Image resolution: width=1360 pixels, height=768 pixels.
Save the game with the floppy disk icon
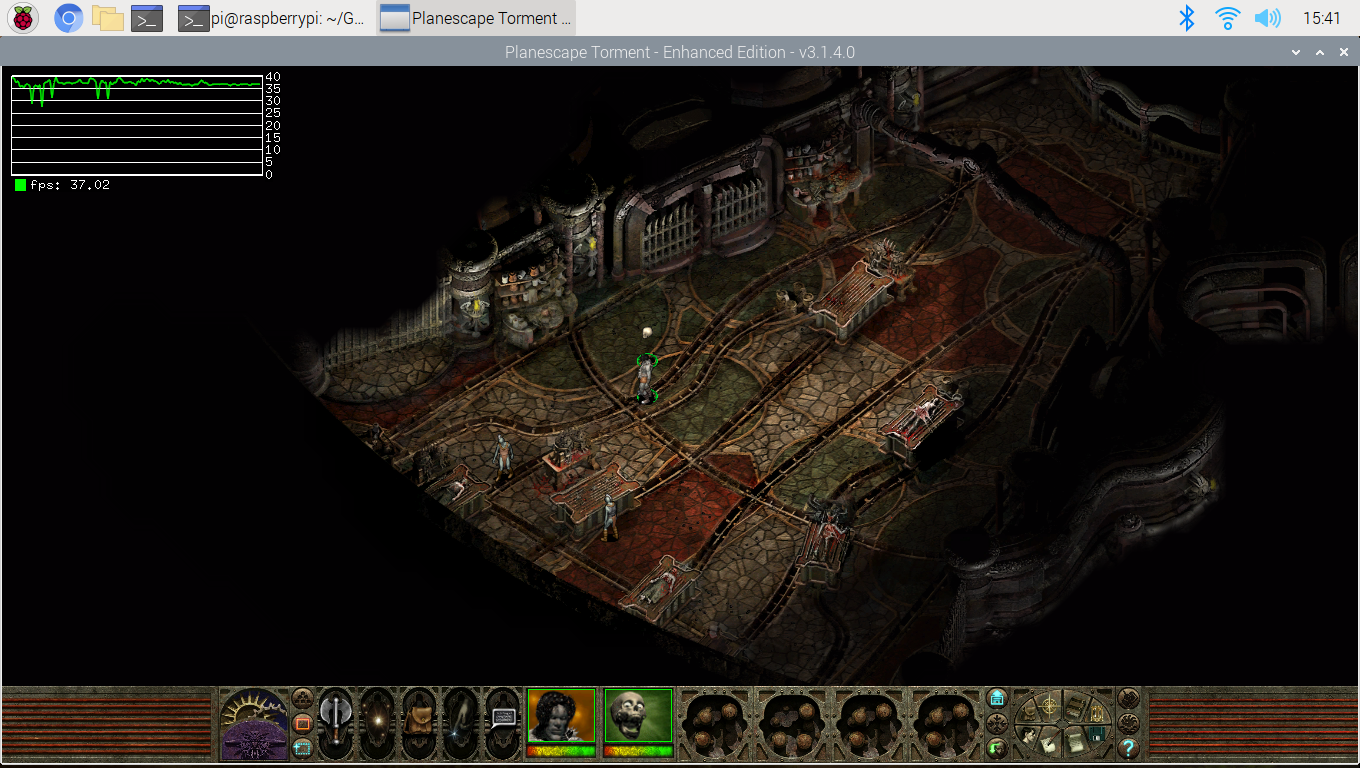pos(1097,734)
